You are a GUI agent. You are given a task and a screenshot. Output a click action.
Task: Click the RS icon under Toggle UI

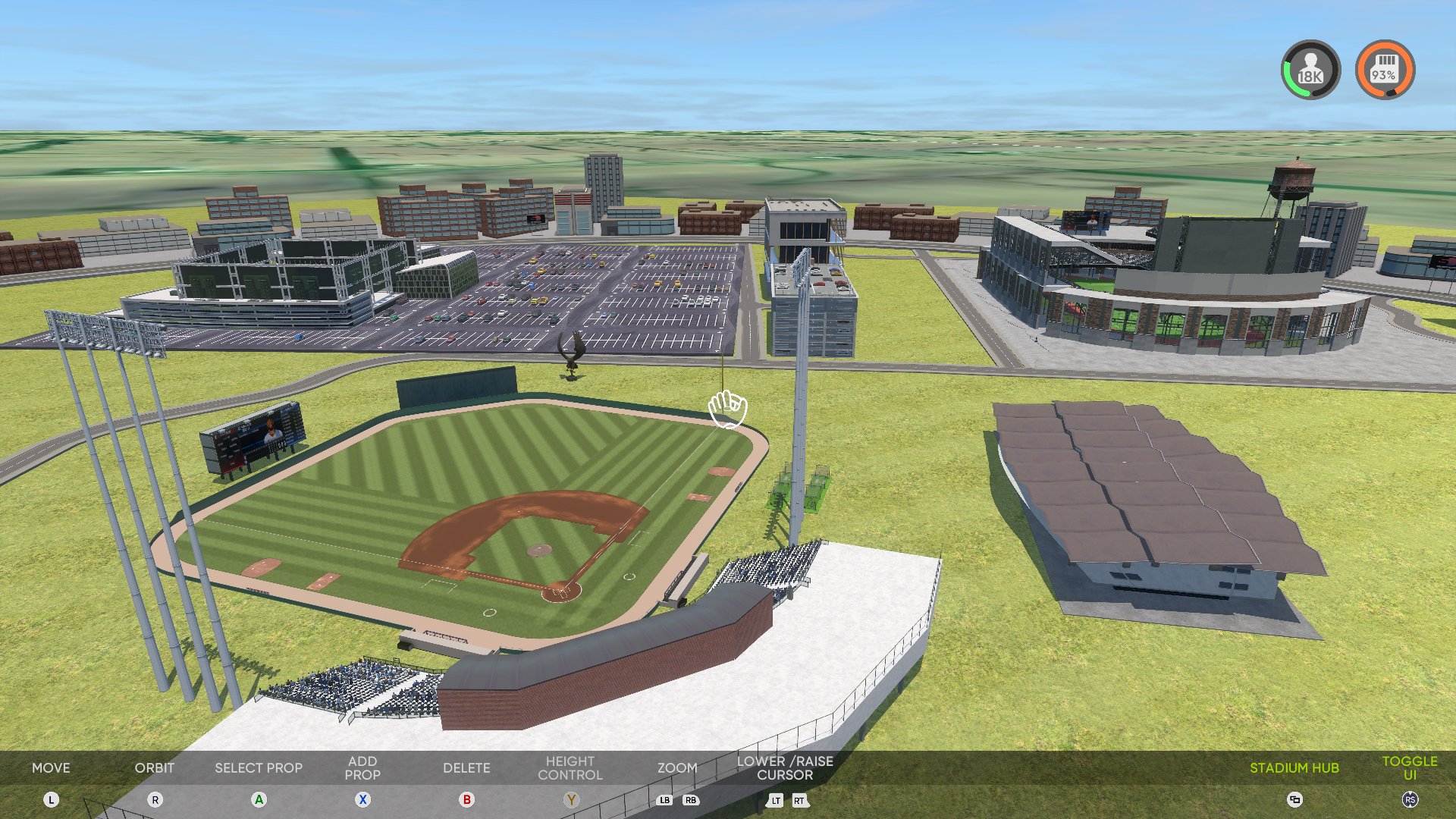(x=1412, y=799)
